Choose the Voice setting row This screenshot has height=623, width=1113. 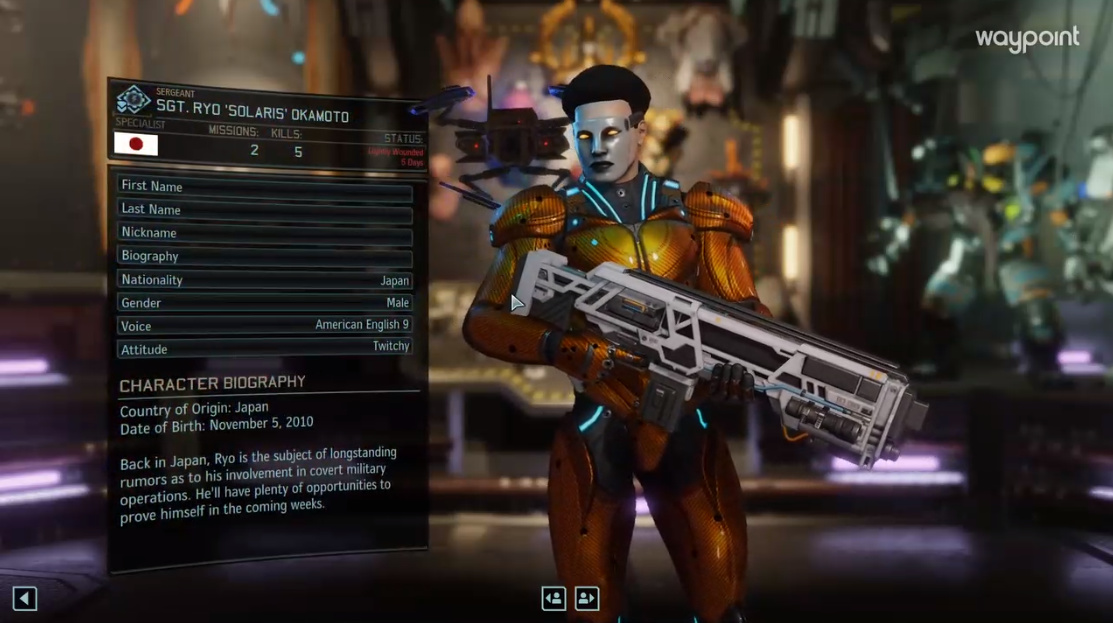pyautogui.click(x=265, y=326)
